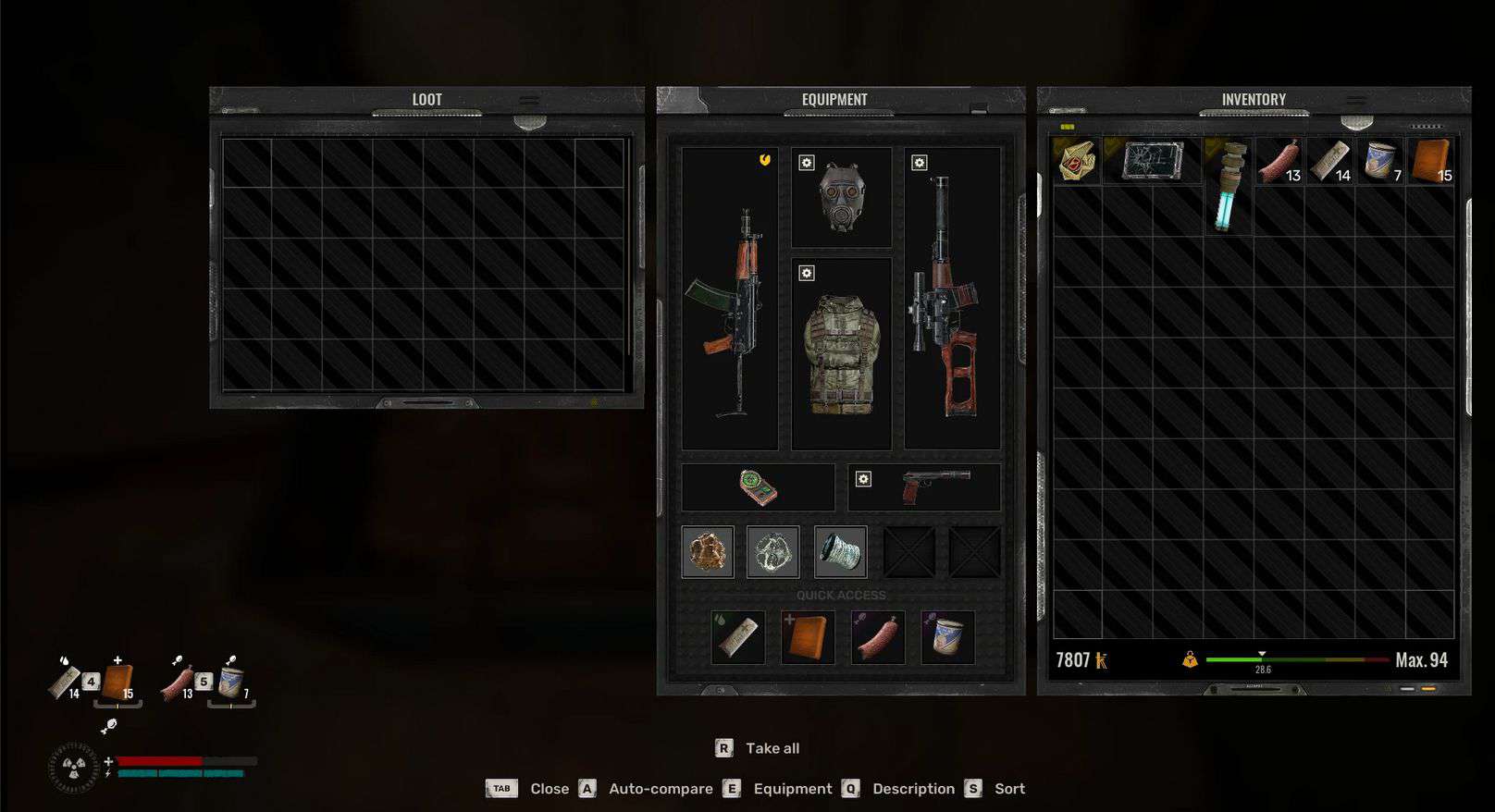
Task: Select the grey swirled artifact slot
Action: (x=772, y=552)
